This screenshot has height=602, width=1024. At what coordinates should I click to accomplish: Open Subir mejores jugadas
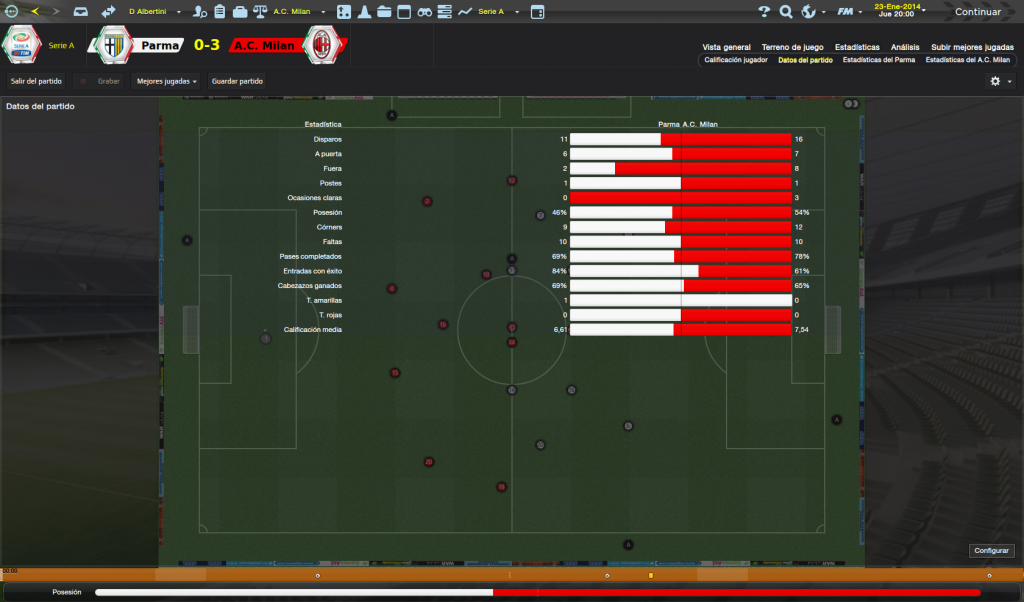pos(972,47)
